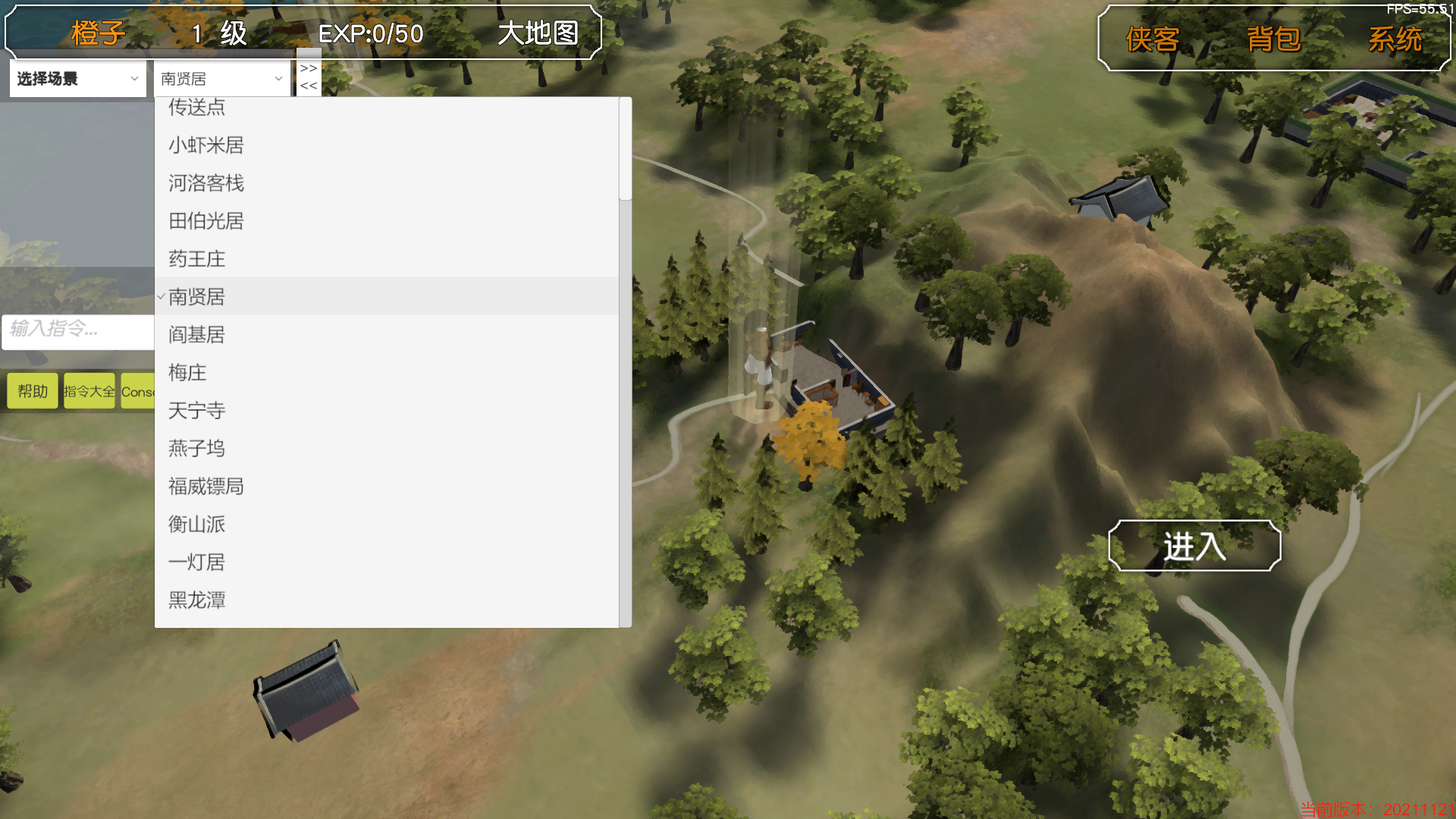Choose 黑龙潭 location
The width and height of the screenshot is (1456, 819).
click(x=197, y=600)
